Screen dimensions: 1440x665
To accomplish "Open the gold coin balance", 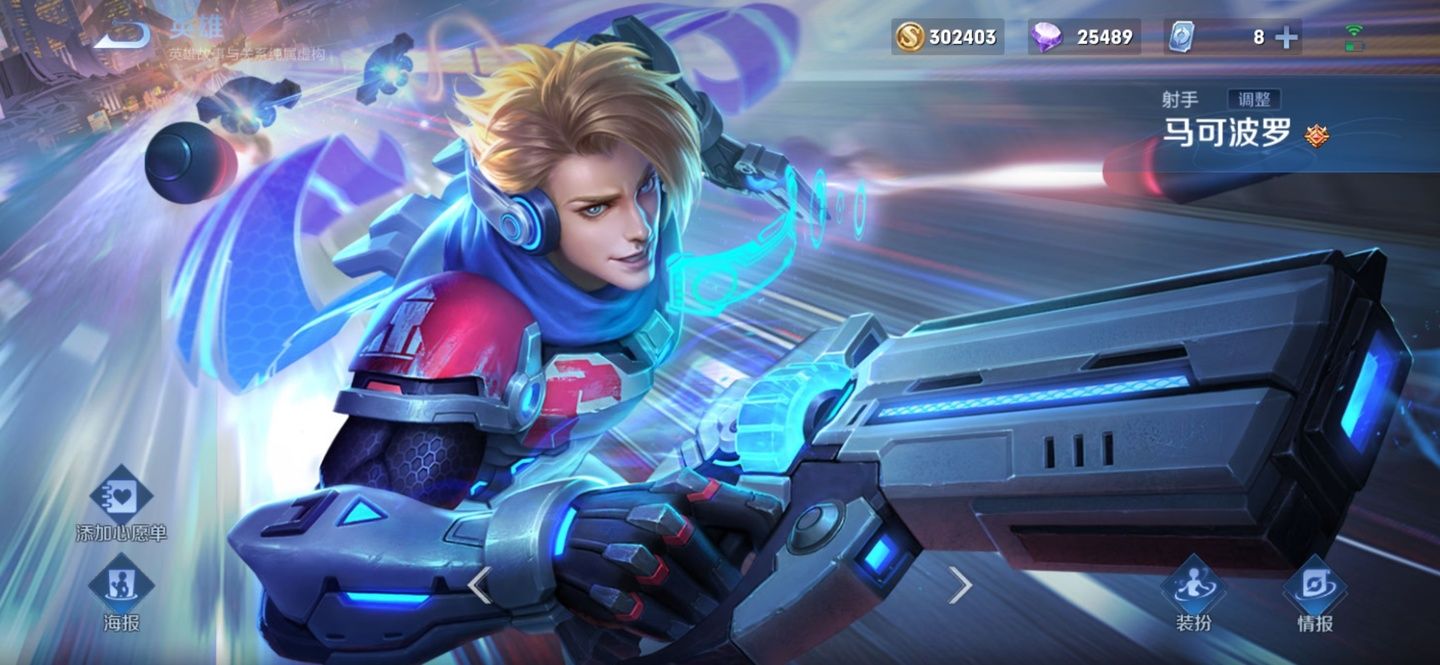I will coord(947,37).
